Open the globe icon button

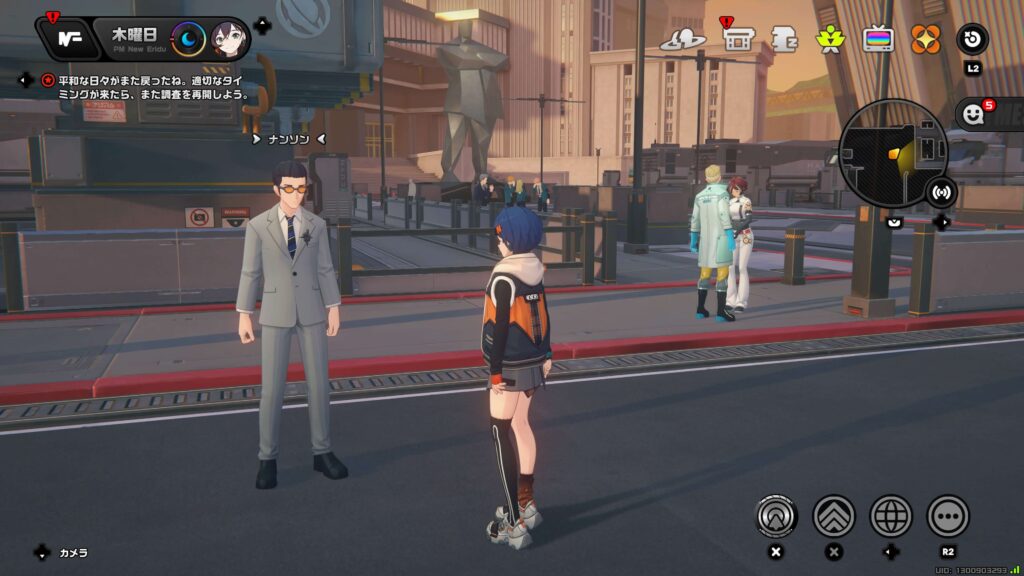pyautogui.click(x=891, y=516)
